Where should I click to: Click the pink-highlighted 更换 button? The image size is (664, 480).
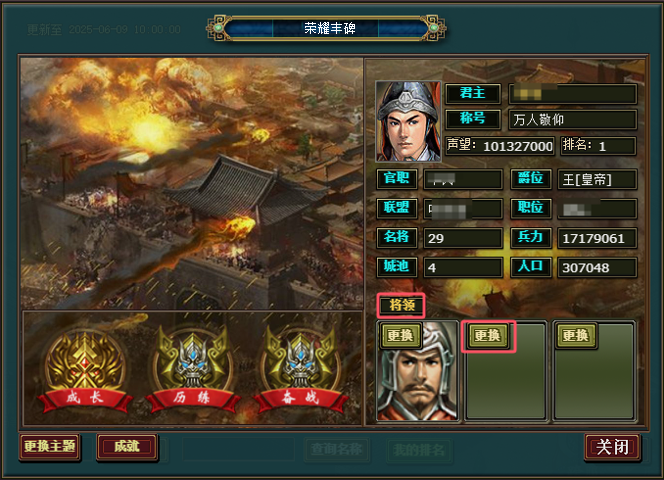click(x=488, y=336)
